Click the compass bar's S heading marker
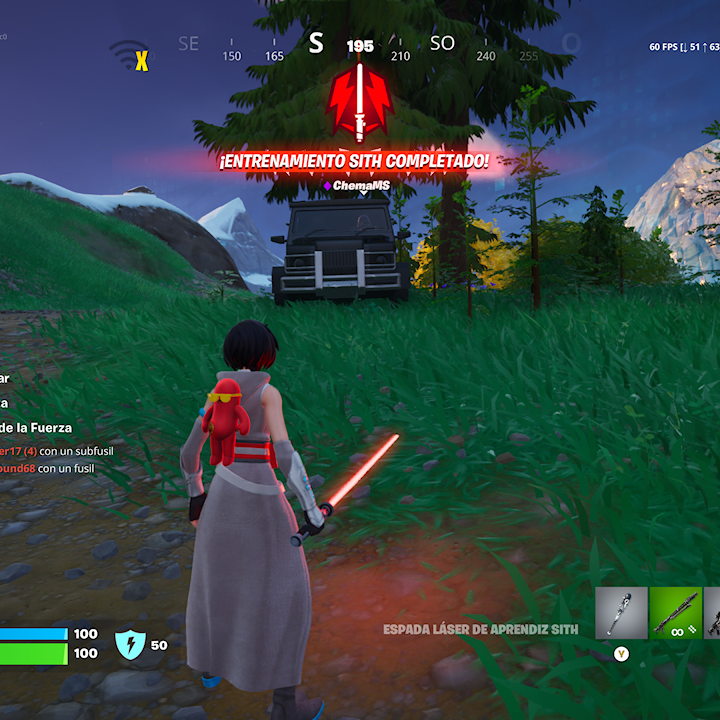This screenshot has width=720, height=720. pyautogui.click(x=316, y=43)
